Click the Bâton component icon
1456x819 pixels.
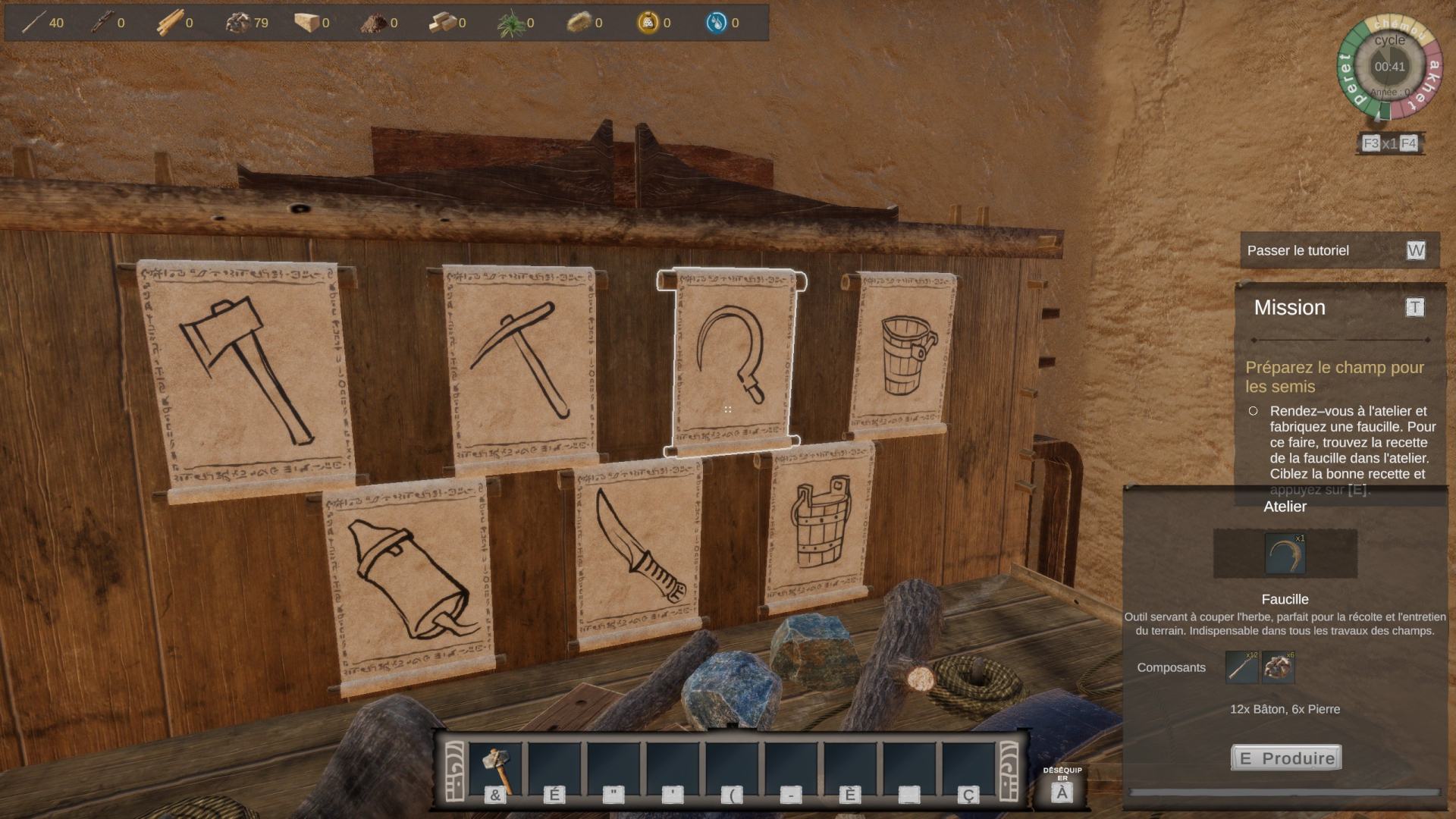click(1241, 667)
